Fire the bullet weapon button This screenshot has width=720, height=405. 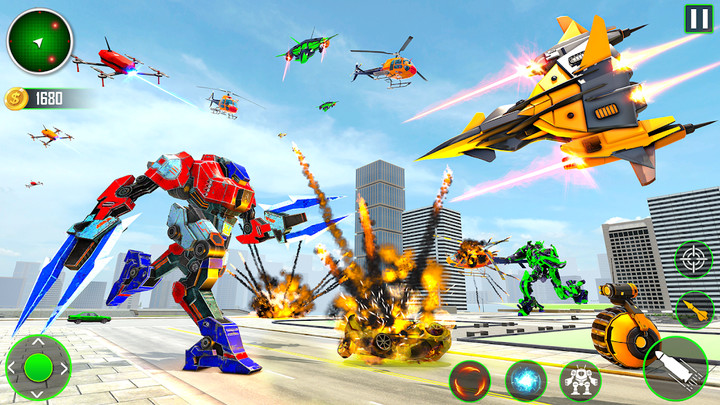pyautogui.click(x=675, y=370)
